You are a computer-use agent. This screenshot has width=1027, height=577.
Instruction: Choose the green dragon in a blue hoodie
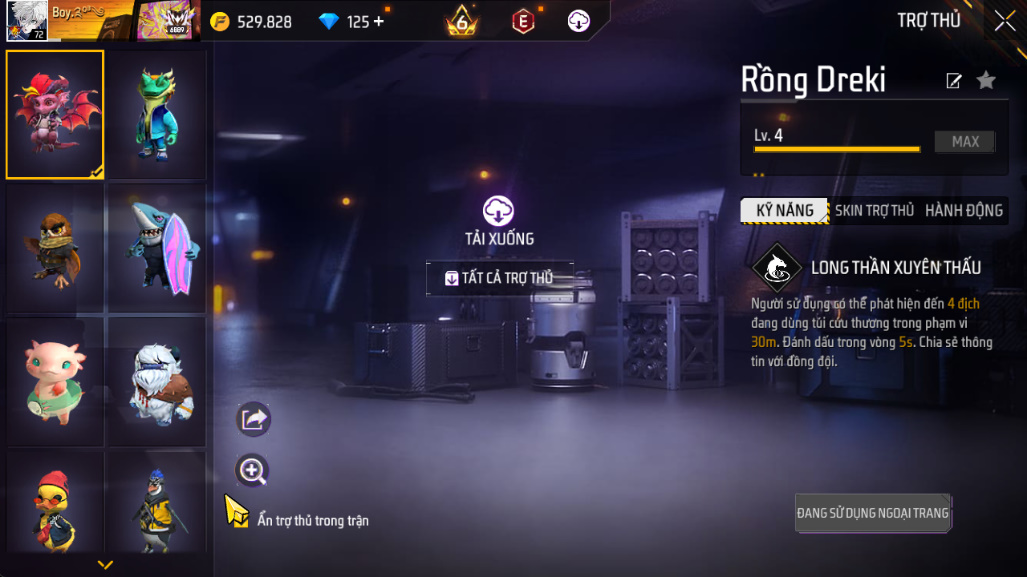point(156,114)
